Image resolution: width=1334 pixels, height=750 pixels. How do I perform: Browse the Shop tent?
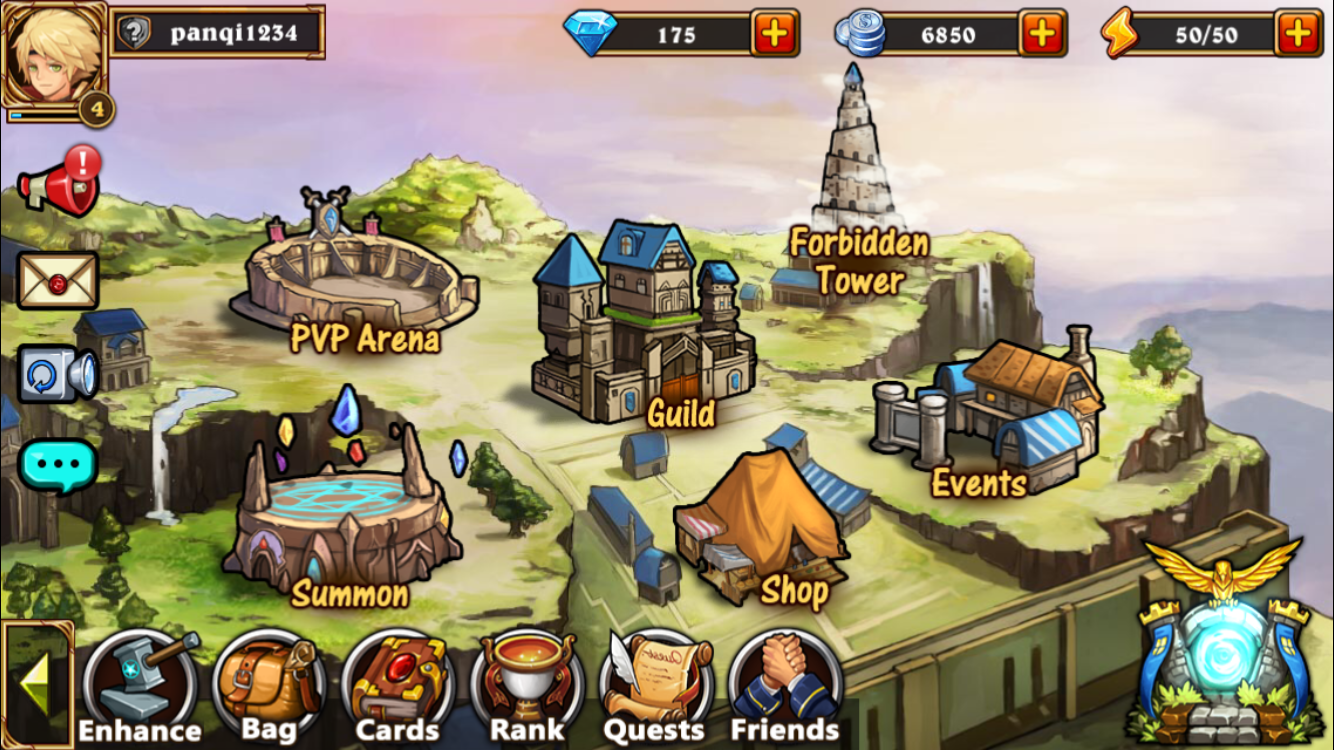(765, 530)
